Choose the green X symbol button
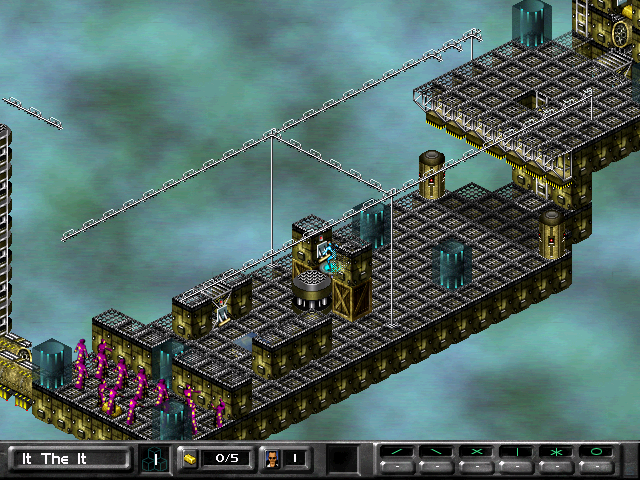This screenshot has height=480, width=640. [x=477, y=453]
